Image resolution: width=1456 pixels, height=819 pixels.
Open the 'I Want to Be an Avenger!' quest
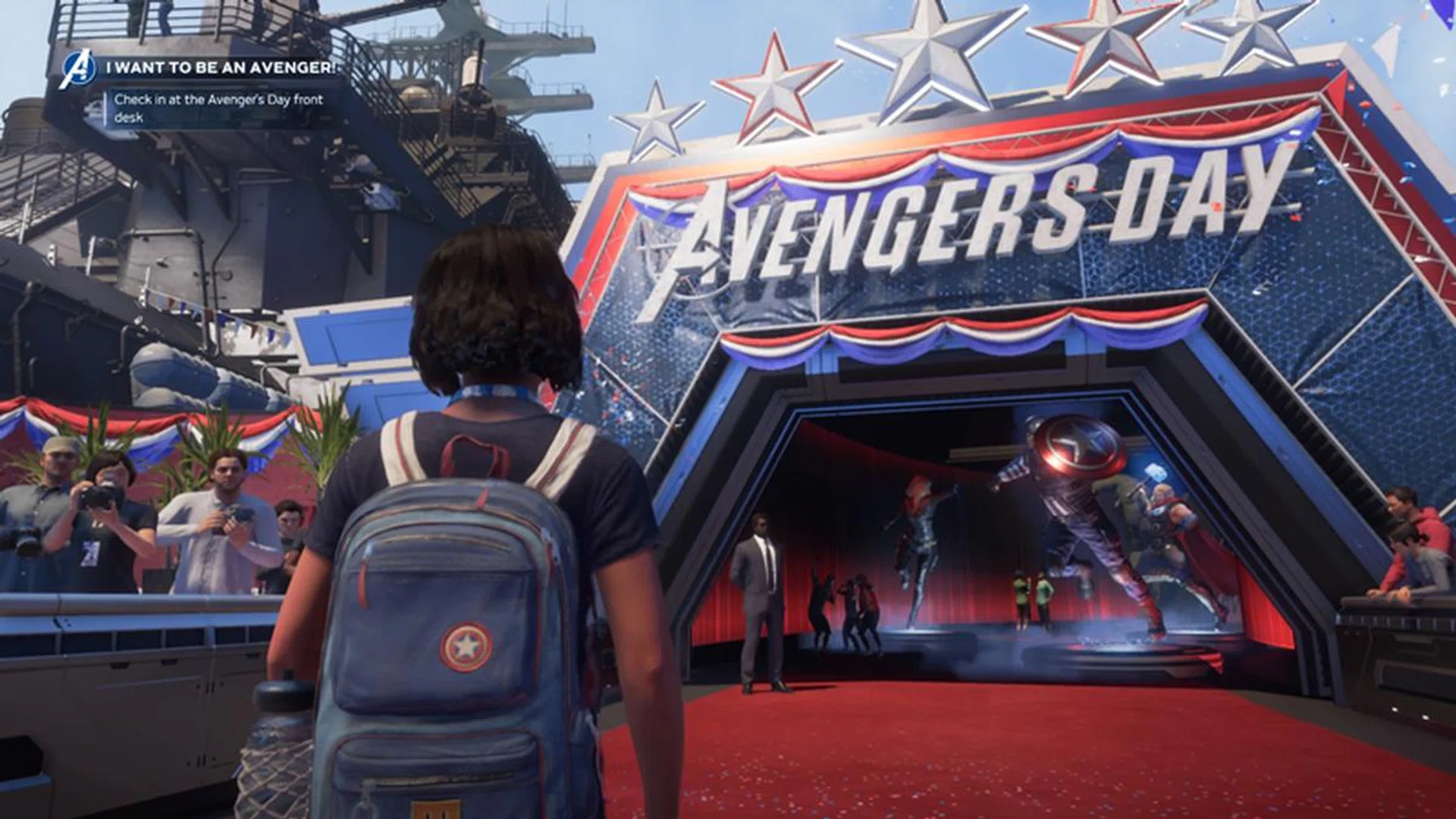click(x=220, y=67)
